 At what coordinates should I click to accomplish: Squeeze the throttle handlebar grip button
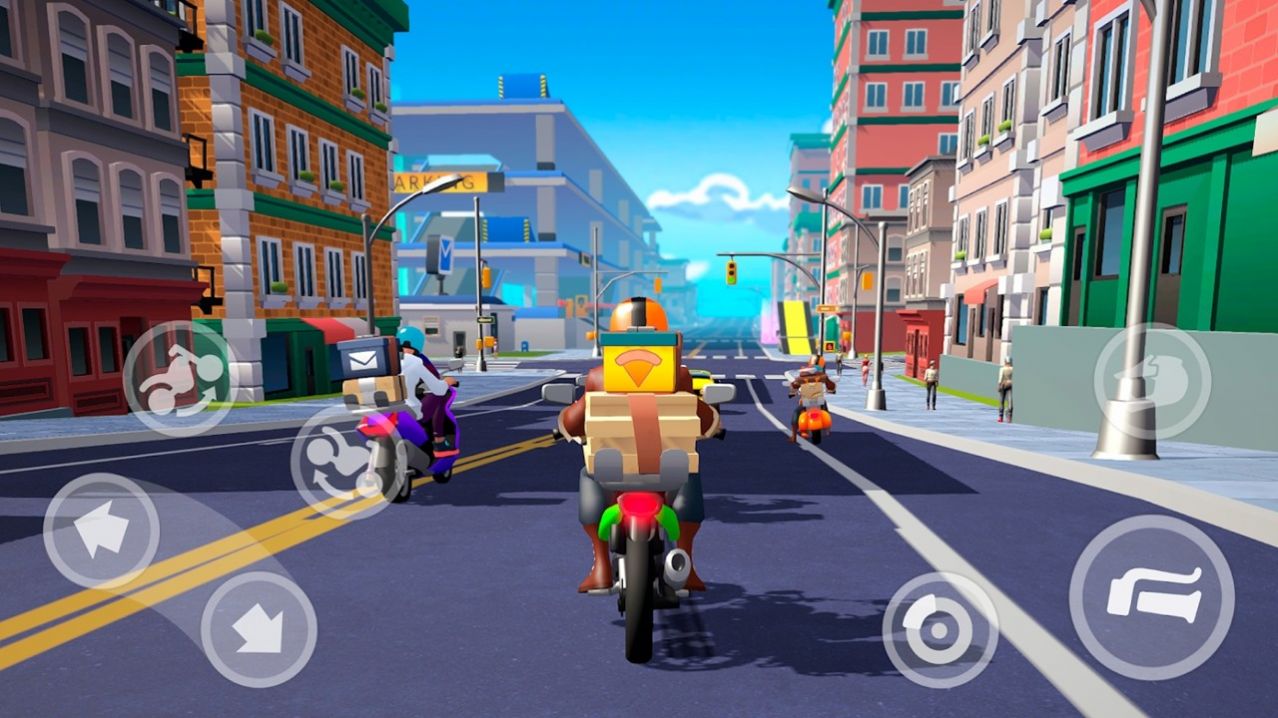(1151, 597)
